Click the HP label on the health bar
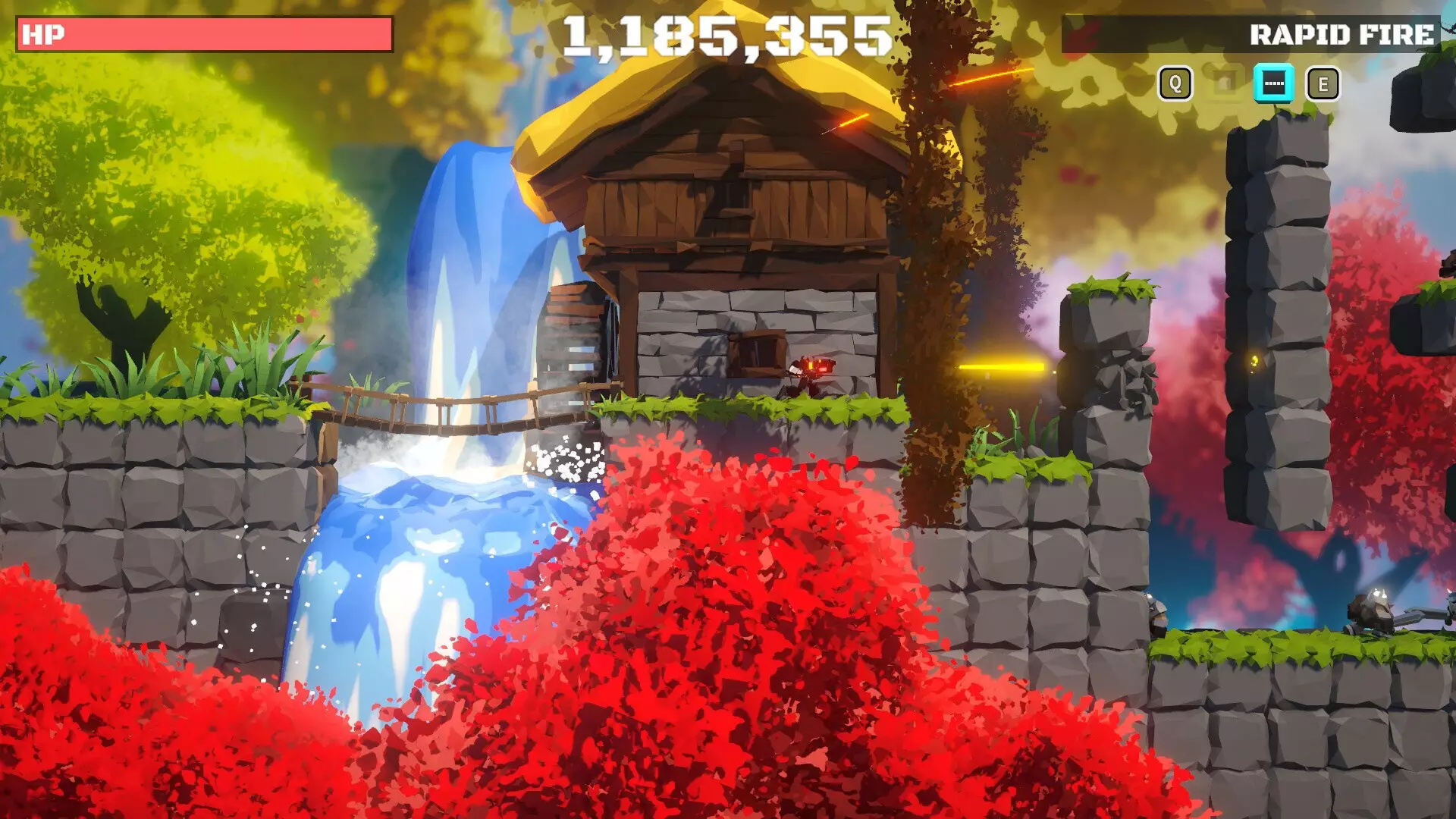The width and height of the screenshot is (1456, 819). point(42,33)
